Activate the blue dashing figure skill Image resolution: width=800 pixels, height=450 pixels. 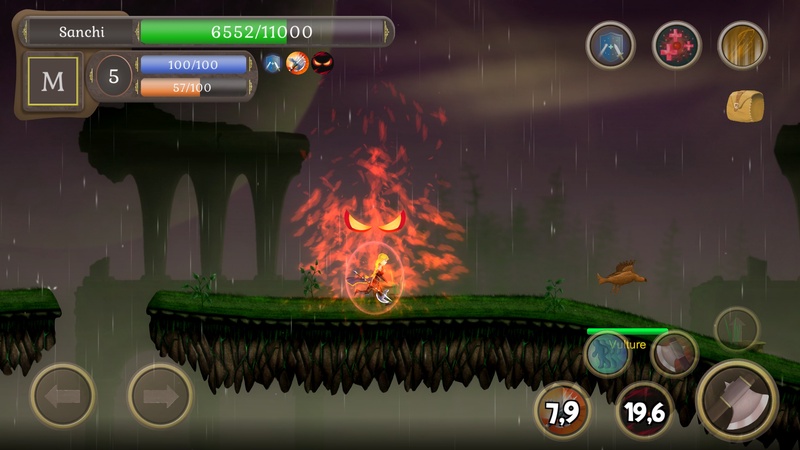click(608, 354)
